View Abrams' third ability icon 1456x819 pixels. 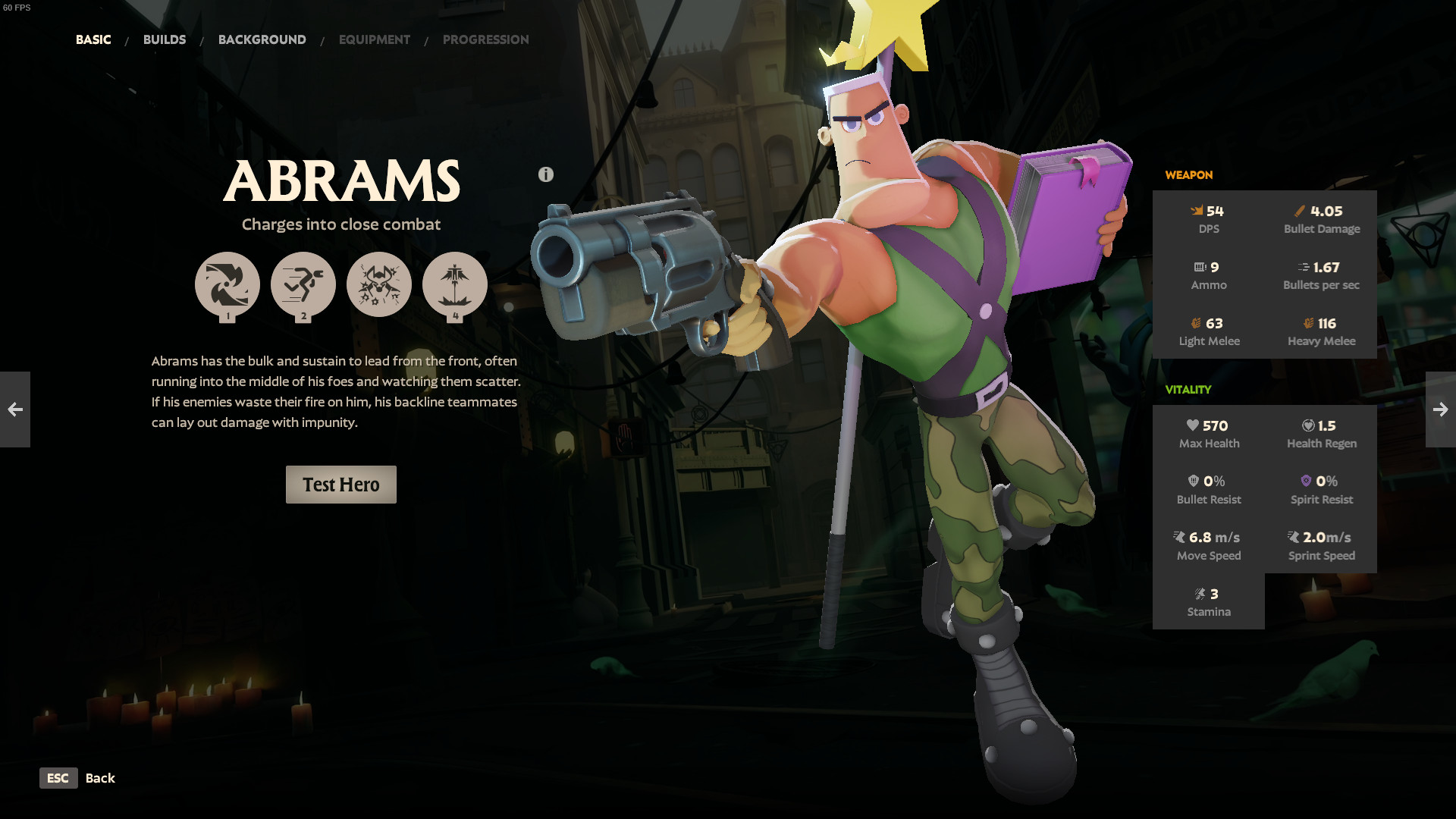[x=379, y=284]
